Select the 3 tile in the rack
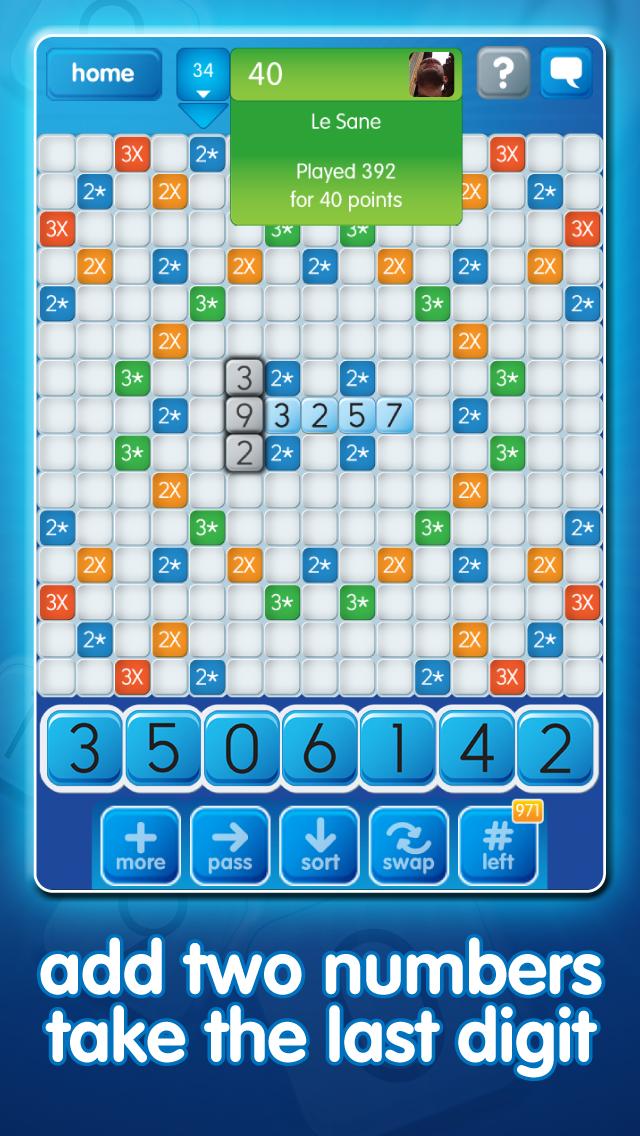Screen dimensions: 640x1136 click(x=84, y=749)
